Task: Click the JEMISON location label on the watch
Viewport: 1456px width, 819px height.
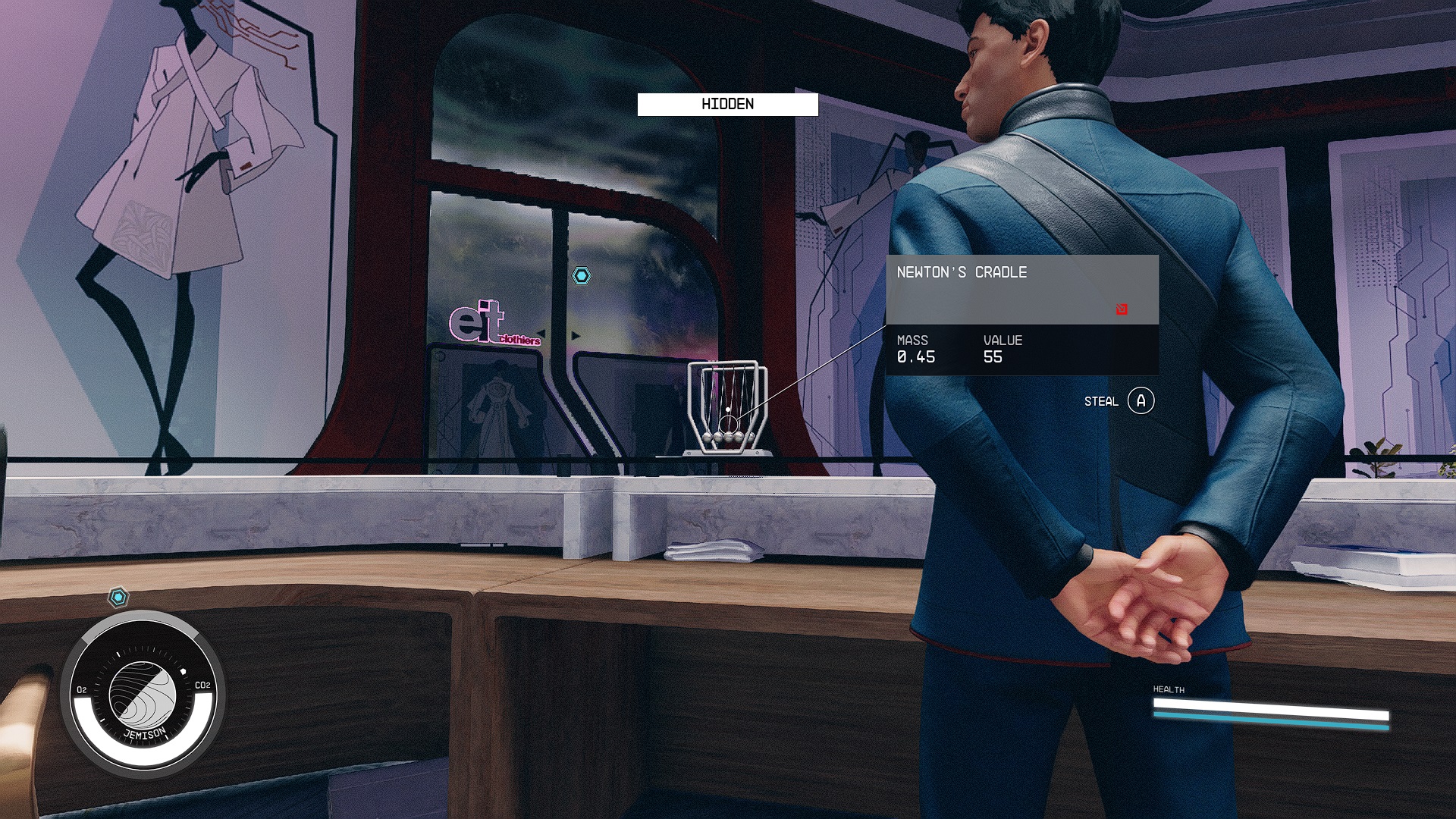Action: point(146,733)
